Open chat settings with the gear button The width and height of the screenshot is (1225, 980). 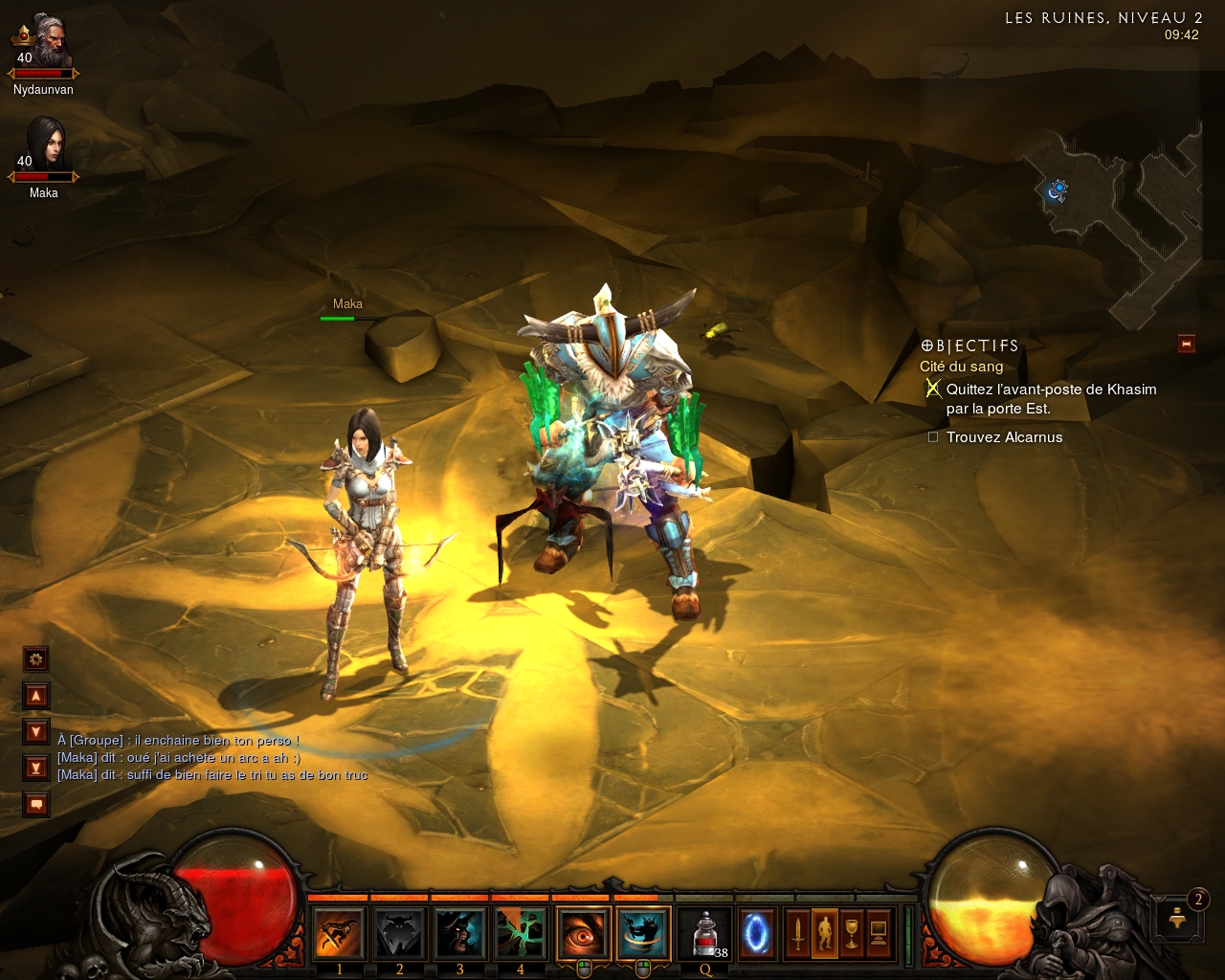pos(36,659)
